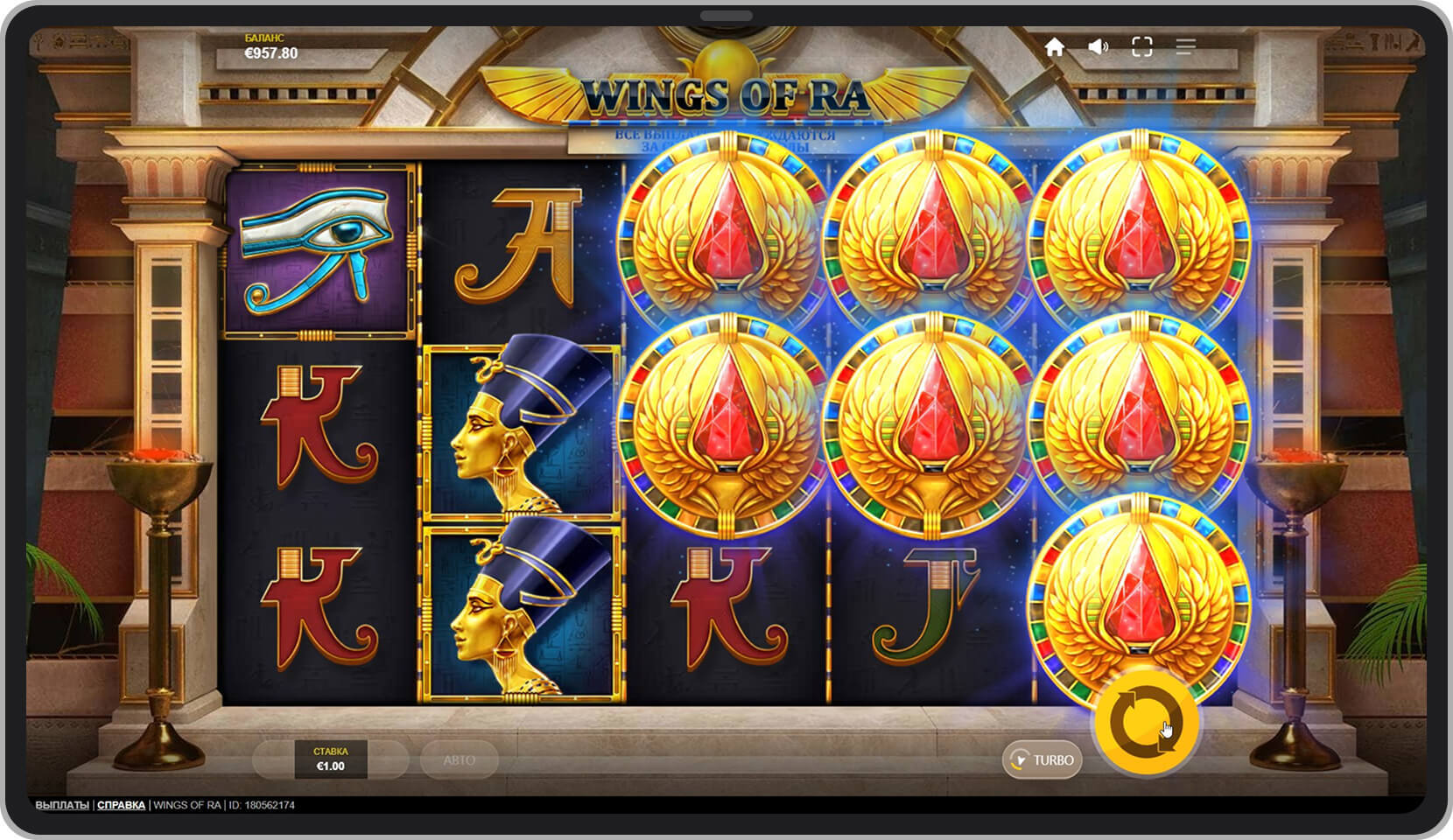Image resolution: width=1453 pixels, height=840 pixels.
Task: Open the СТАВКА bet selector
Action: pyautogui.click(x=330, y=759)
